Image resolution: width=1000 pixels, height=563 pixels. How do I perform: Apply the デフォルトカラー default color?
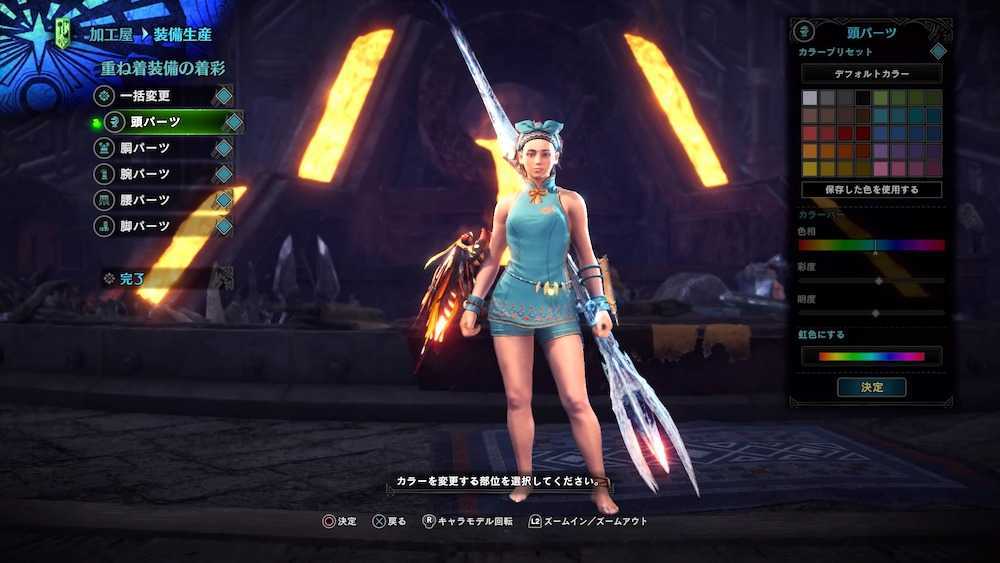point(871,74)
